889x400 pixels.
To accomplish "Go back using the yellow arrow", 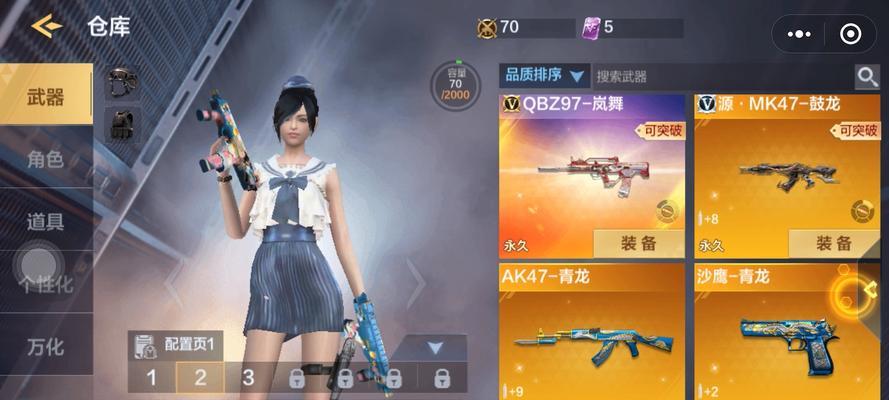I will pos(46,26).
